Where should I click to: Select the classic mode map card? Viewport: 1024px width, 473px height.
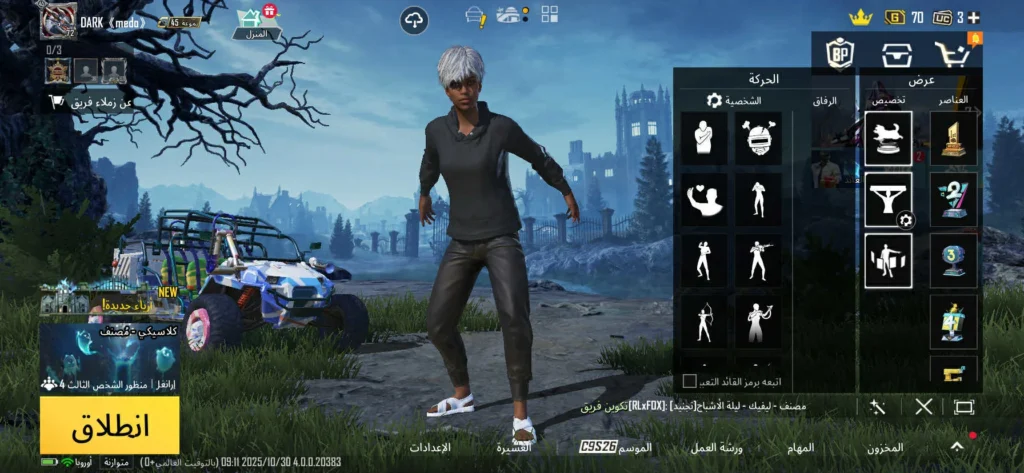110,357
